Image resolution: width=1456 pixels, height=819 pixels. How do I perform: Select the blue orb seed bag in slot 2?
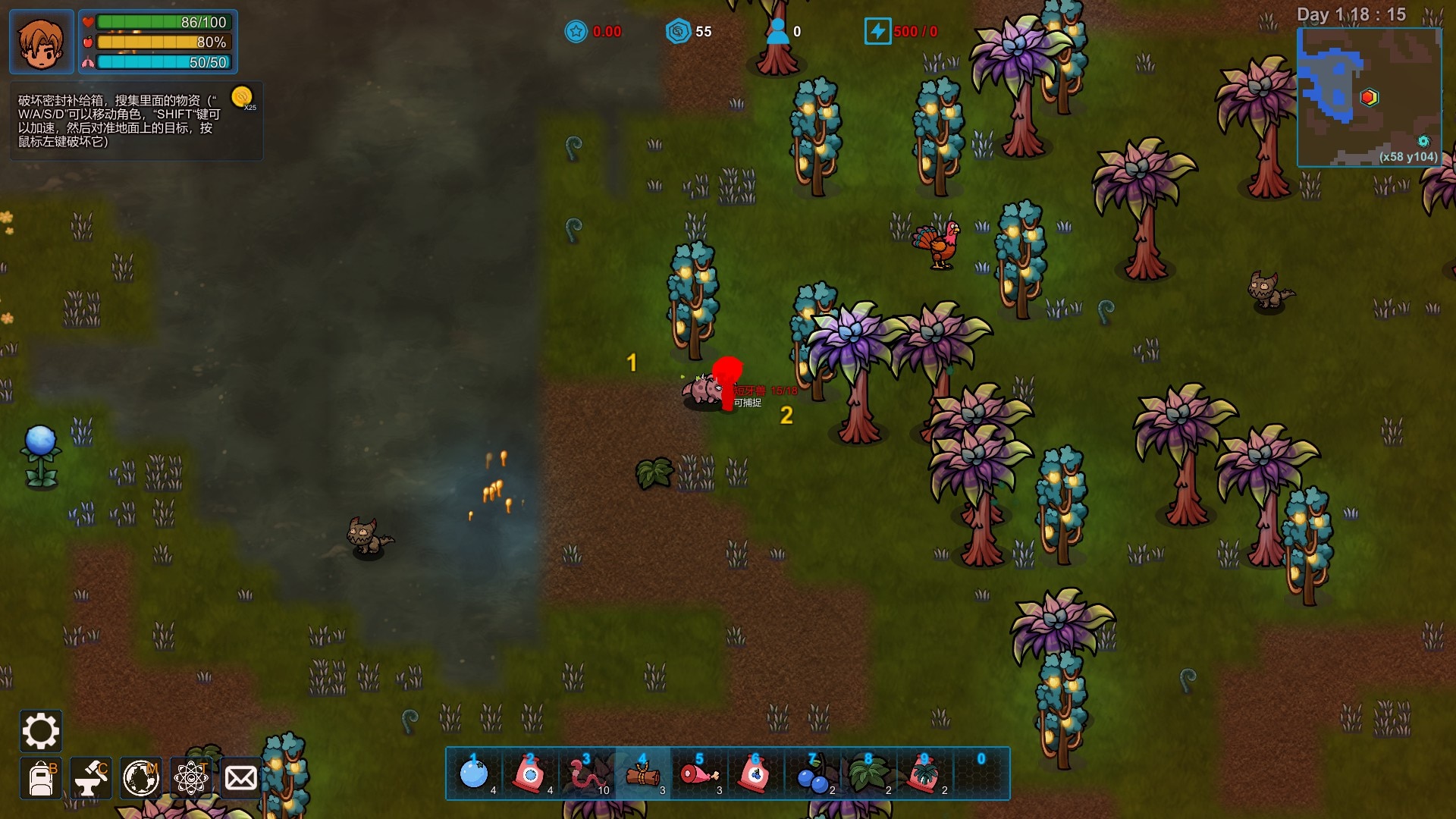tap(531, 774)
